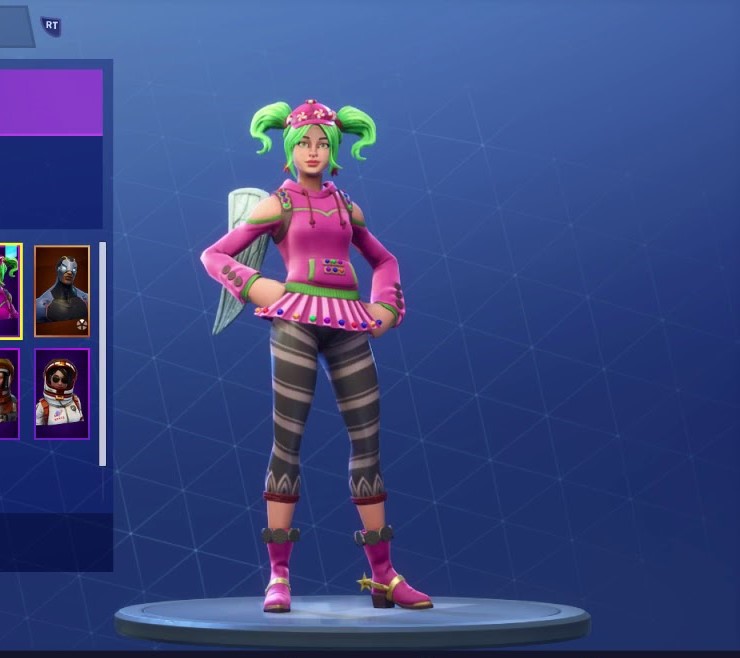Image resolution: width=740 pixels, height=658 pixels.
Task: Select the highlighted green-haired Zoey outfit tile
Action: pos(9,291)
